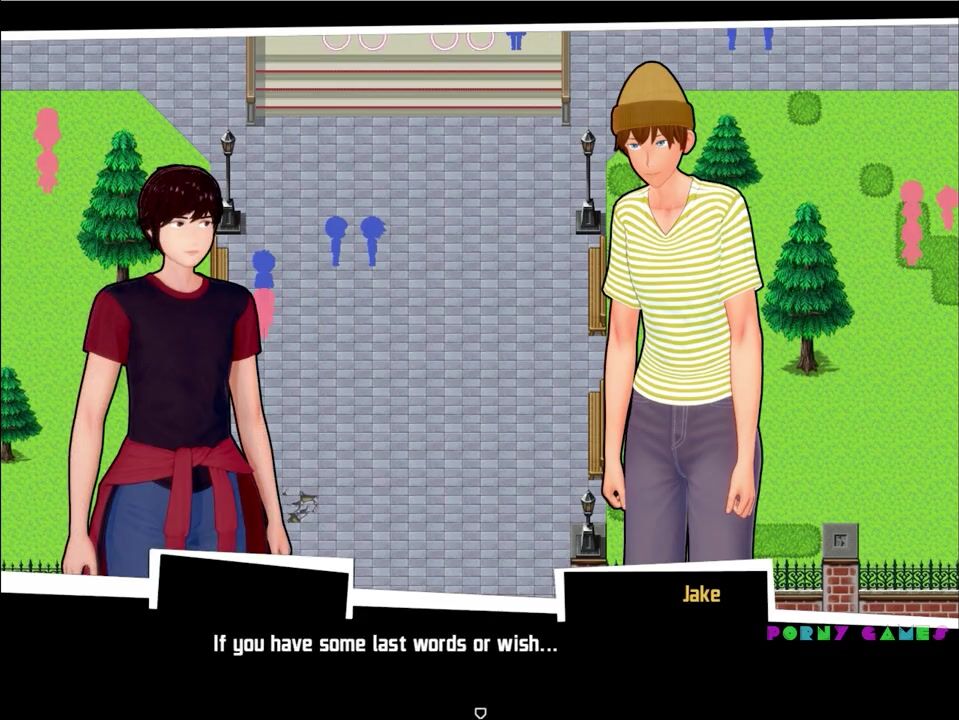
Task: Click the dialogue continue arrow indicator
Action: tap(480, 712)
